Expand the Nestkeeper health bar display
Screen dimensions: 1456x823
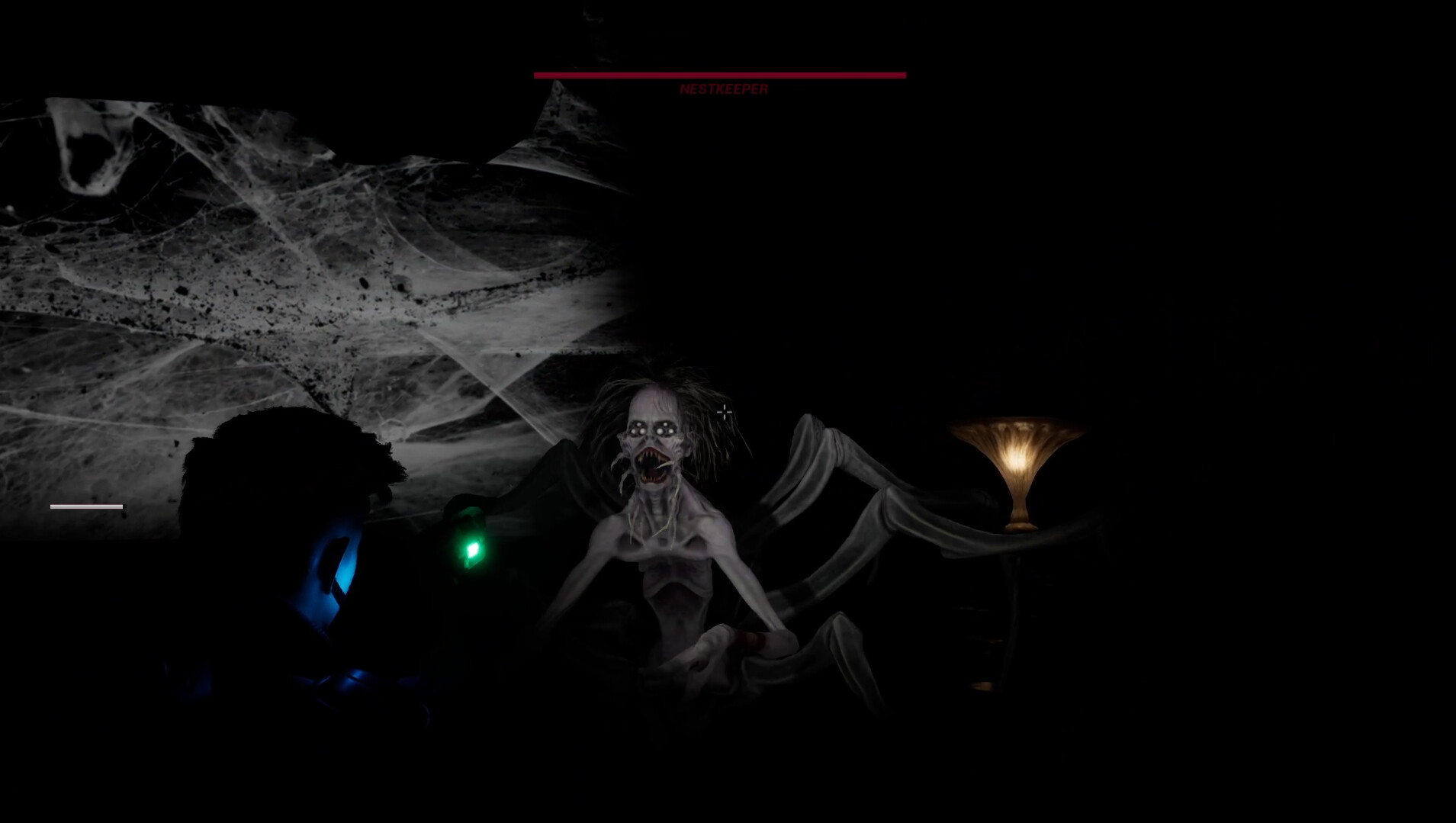pyautogui.click(x=719, y=74)
